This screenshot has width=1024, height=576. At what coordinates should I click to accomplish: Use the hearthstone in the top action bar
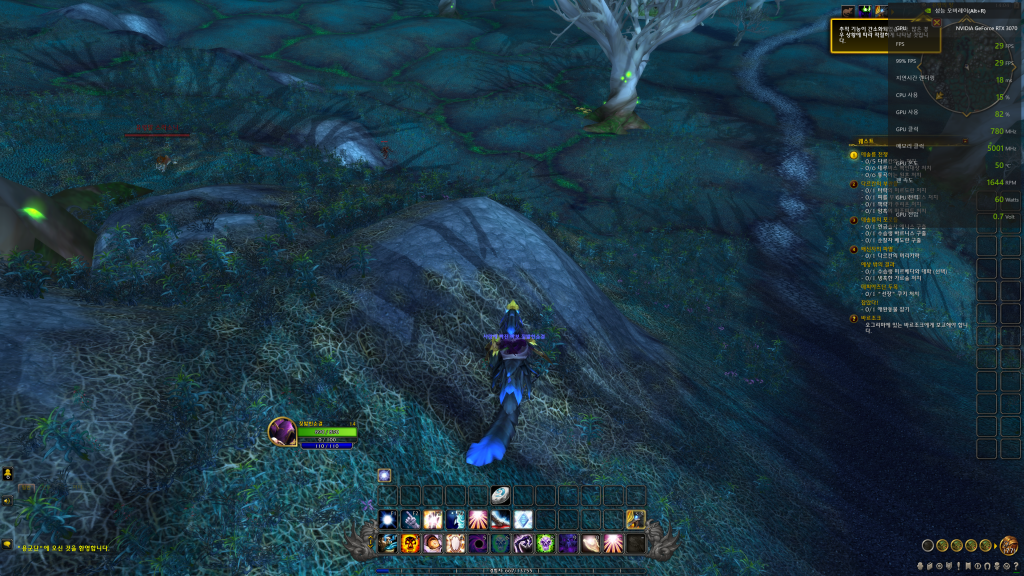[x=500, y=494]
